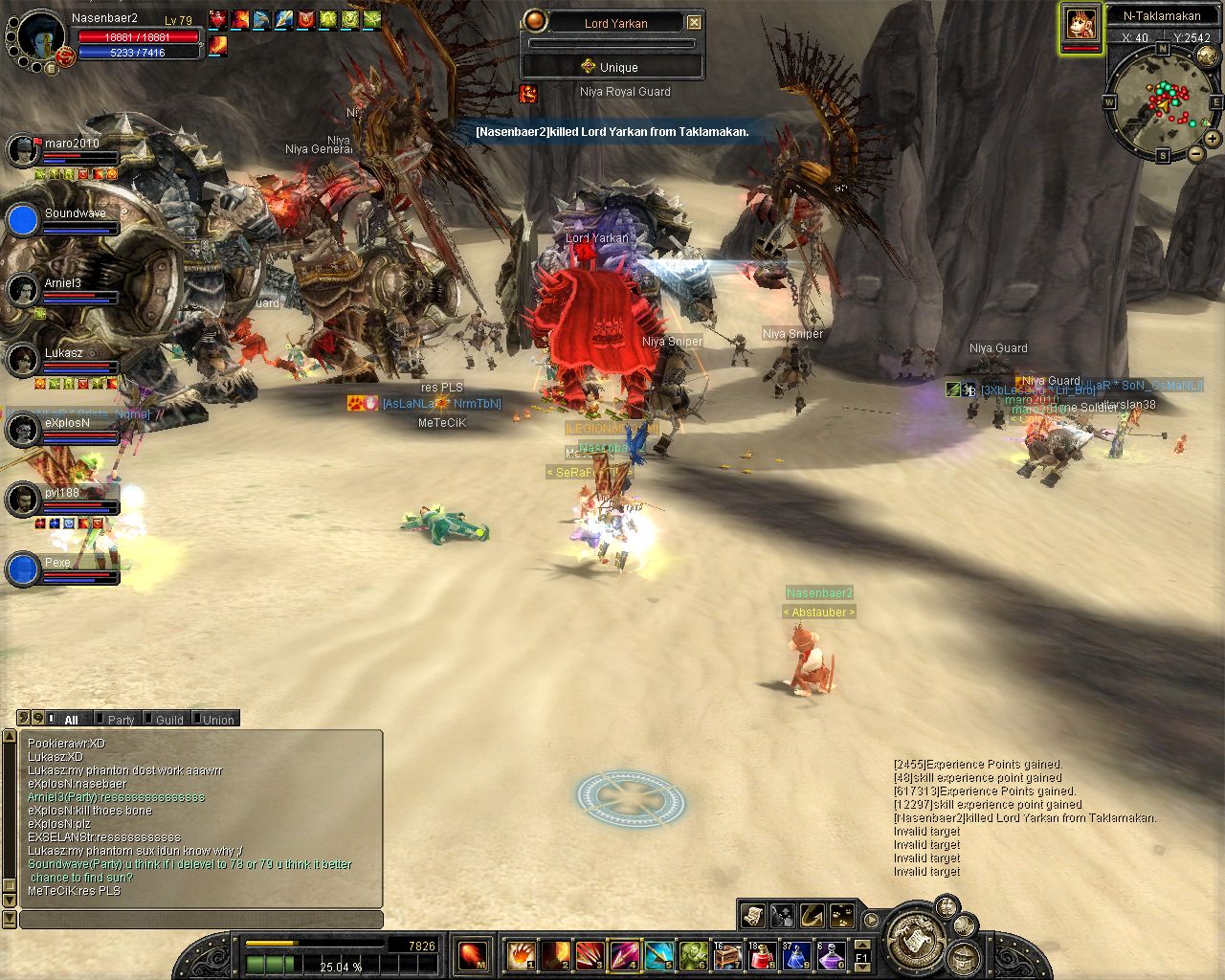Activate the green skill in slot 6
This screenshot has width=1225, height=980.
click(x=693, y=955)
